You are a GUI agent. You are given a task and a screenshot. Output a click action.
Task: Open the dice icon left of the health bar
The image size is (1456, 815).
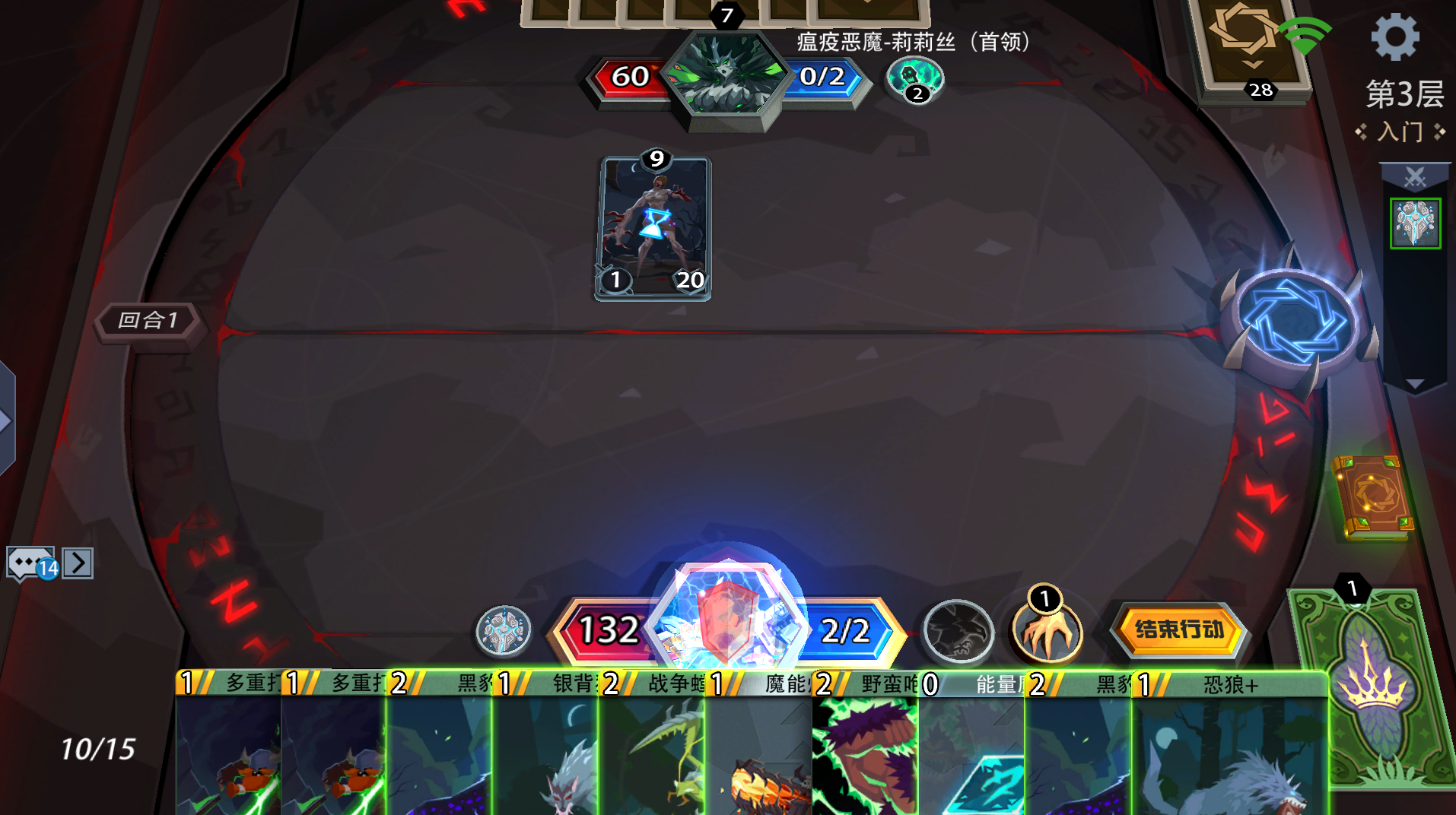[x=504, y=631]
